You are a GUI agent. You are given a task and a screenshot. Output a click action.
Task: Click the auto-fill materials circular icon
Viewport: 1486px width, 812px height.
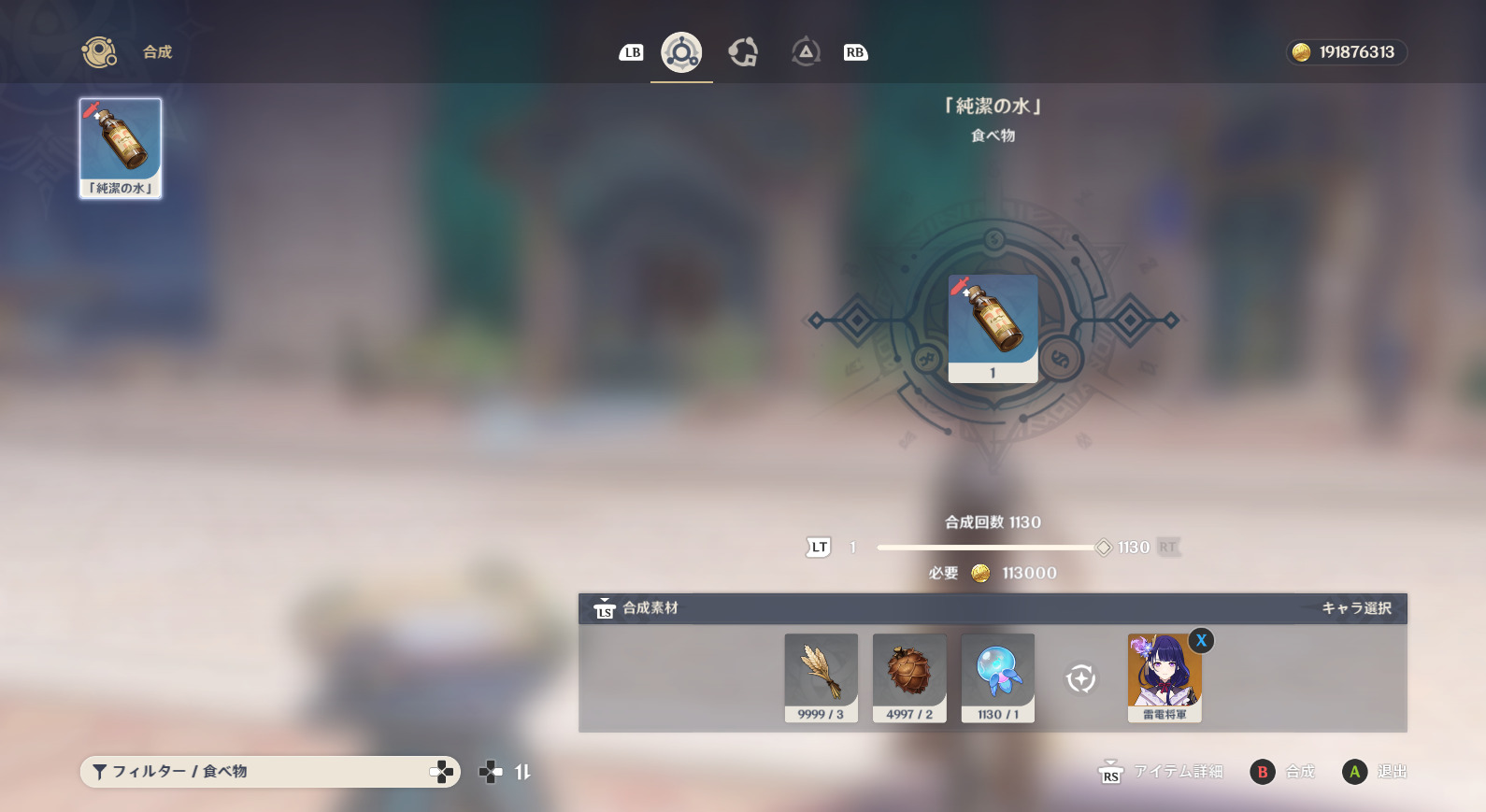pos(1081,678)
